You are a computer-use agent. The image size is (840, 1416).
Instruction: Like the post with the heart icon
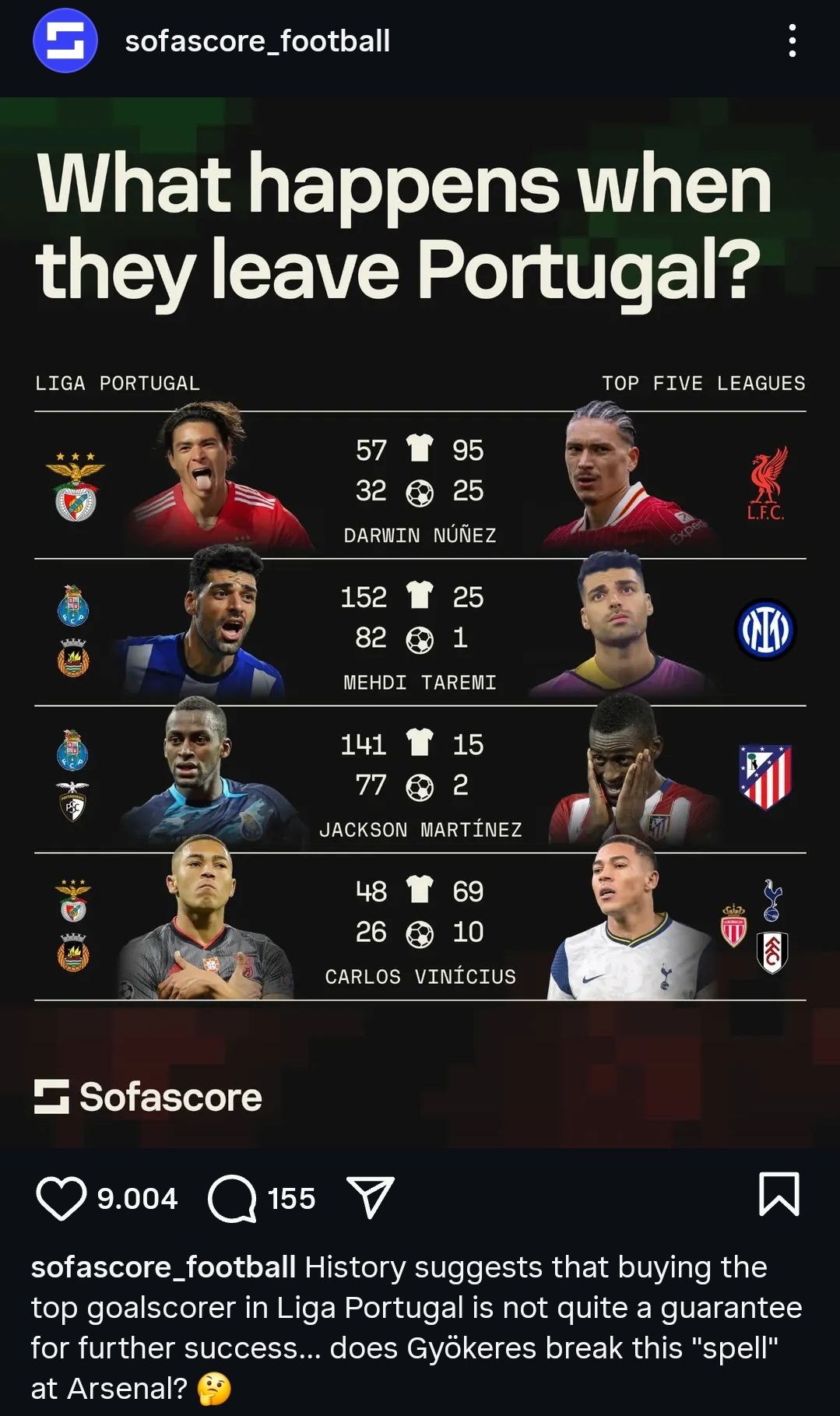61,1198
